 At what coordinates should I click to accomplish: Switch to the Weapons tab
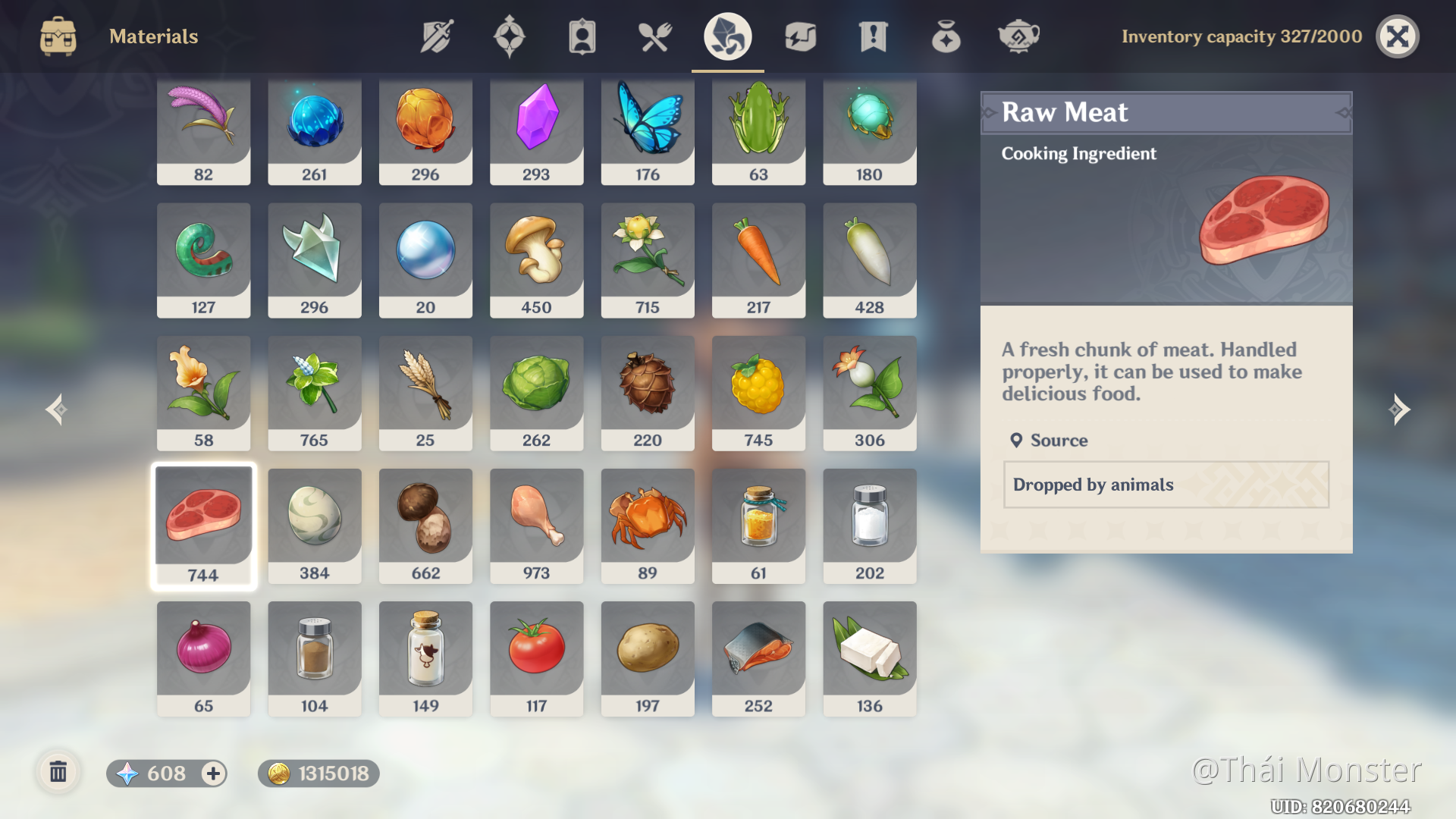coord(437,36)
